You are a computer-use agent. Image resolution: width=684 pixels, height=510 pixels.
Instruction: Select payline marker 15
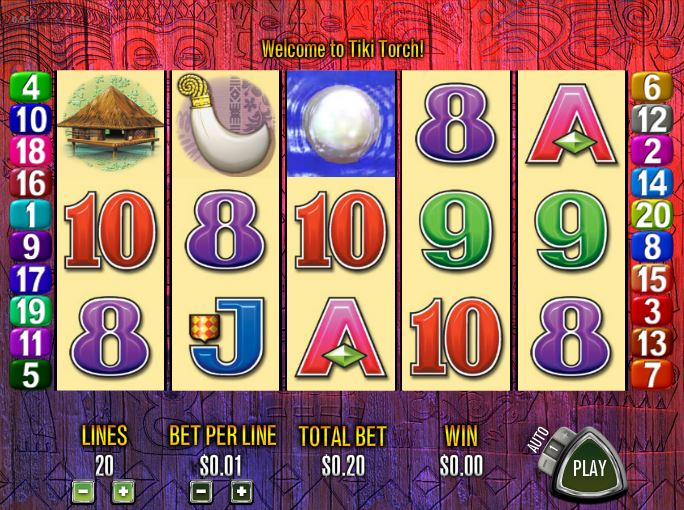pos(652,279)
